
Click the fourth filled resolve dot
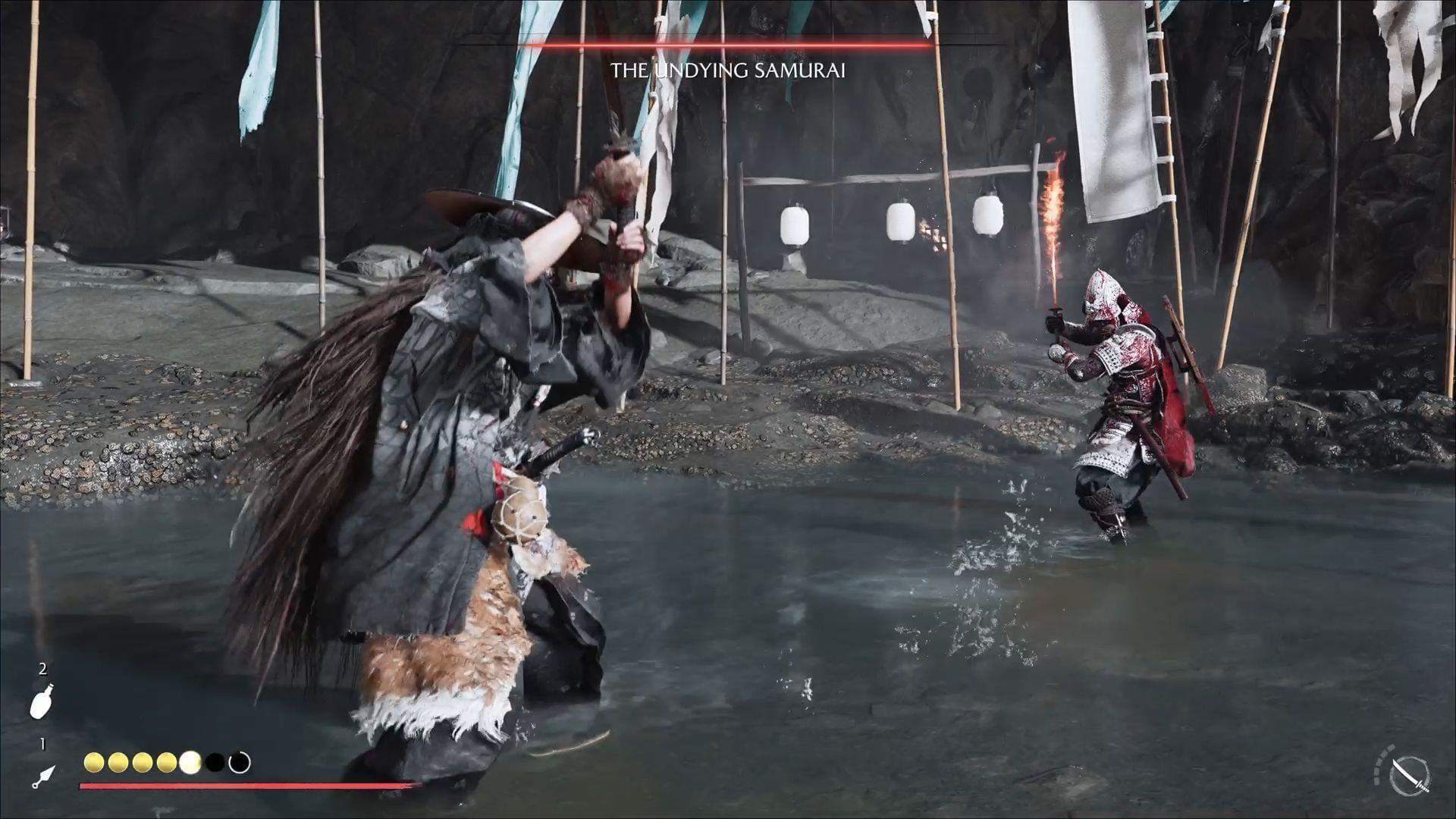[166, 762]
